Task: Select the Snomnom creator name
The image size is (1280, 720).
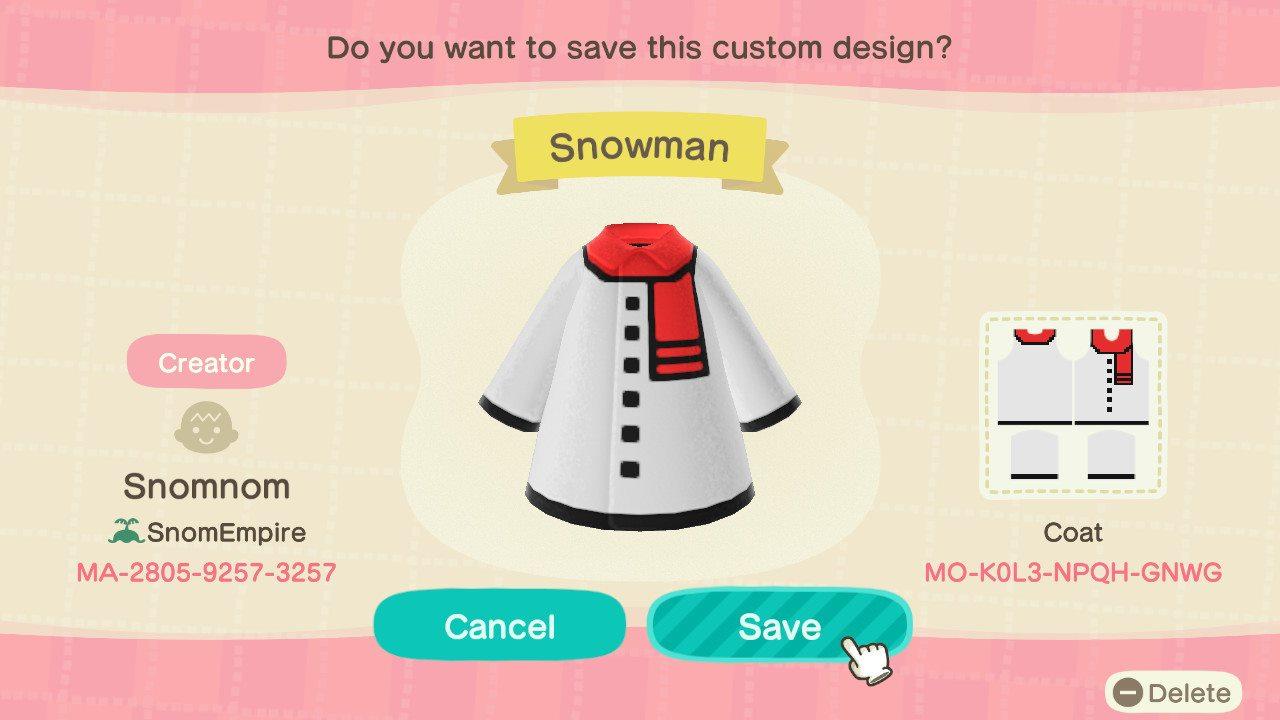Action: pos(206,487)
